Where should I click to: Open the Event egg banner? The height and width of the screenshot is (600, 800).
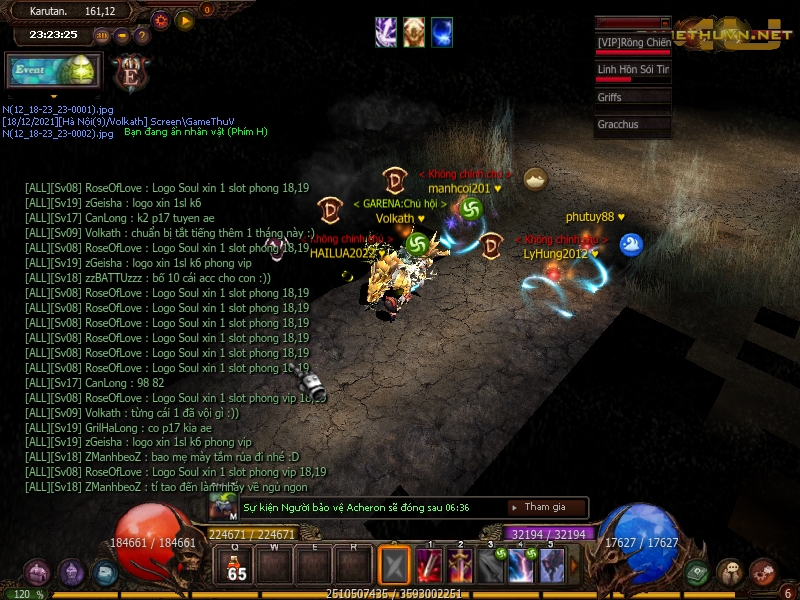coord(52,72)
